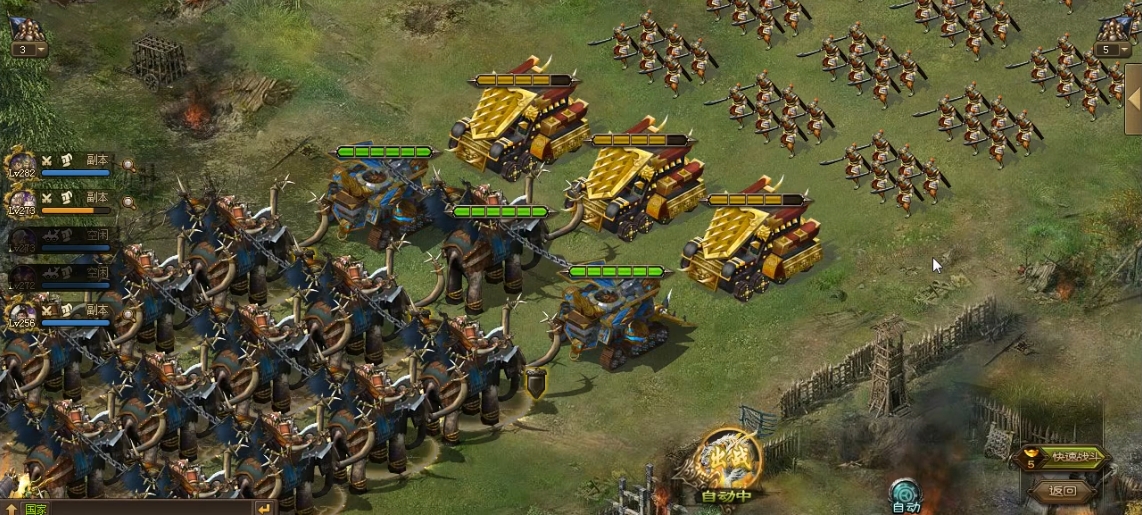The width and height of the screenshot is (1142, 515).
Task: Send chat with the enter arrow button
Action: 264,509
